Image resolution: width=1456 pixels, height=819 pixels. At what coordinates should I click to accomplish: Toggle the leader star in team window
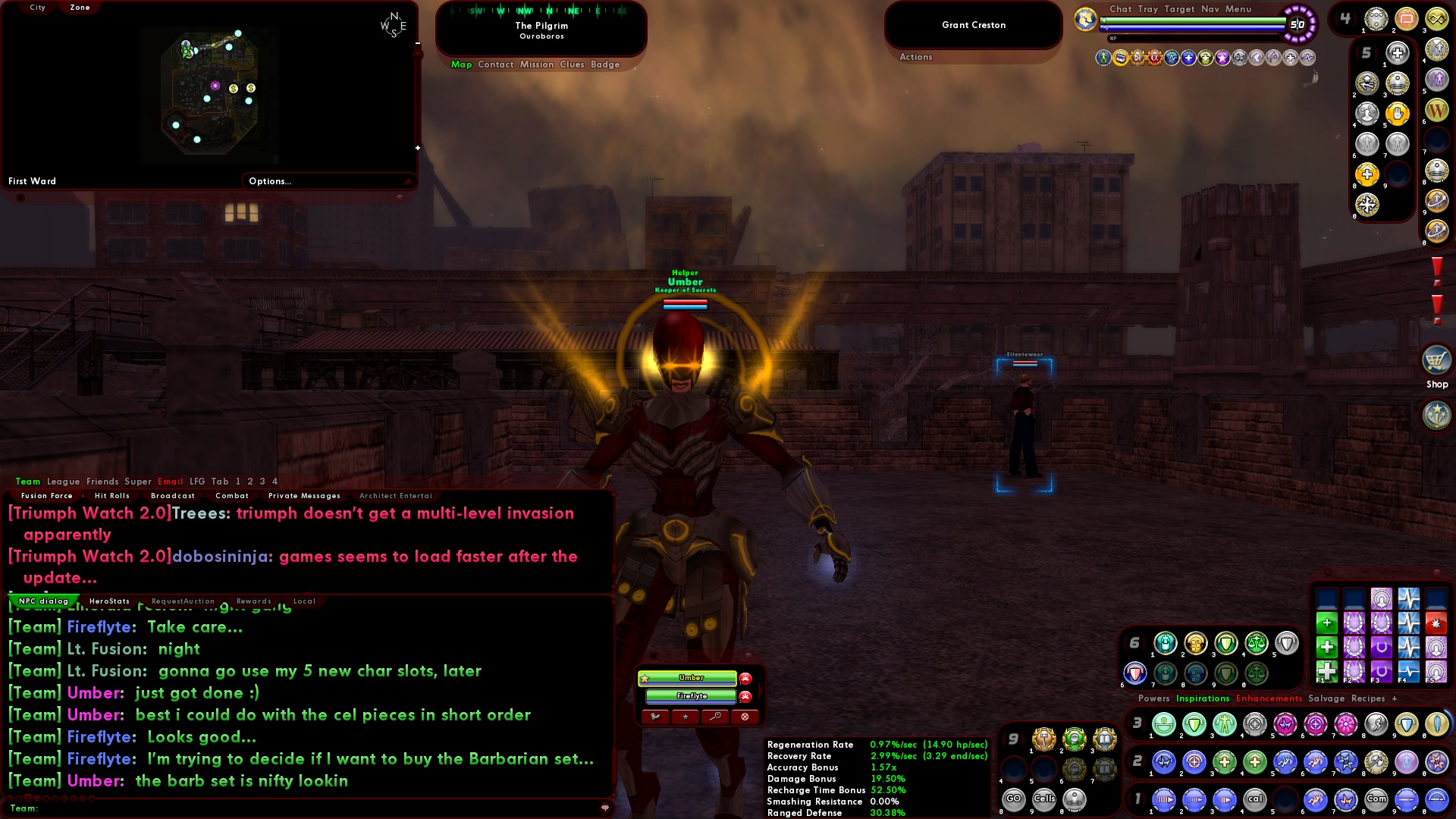click(x=686, y=717)
